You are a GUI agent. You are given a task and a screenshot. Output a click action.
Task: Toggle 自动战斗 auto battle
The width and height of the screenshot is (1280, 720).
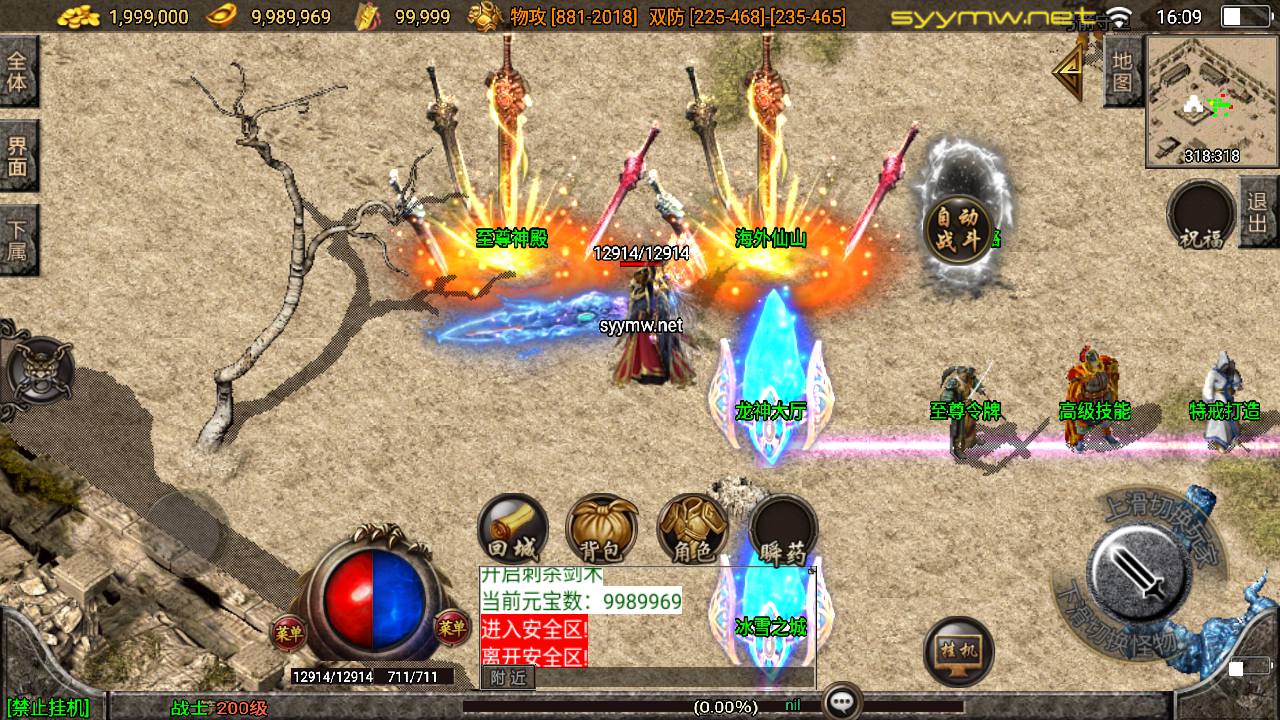957,229
